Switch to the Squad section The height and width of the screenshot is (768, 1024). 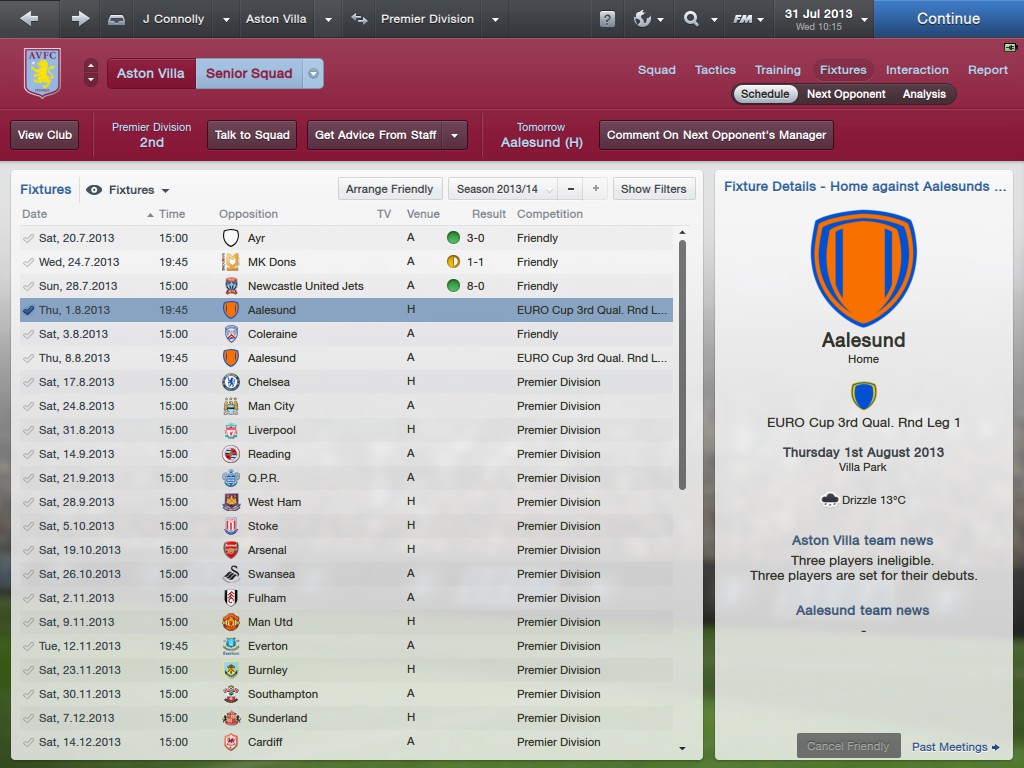point(657,70)
